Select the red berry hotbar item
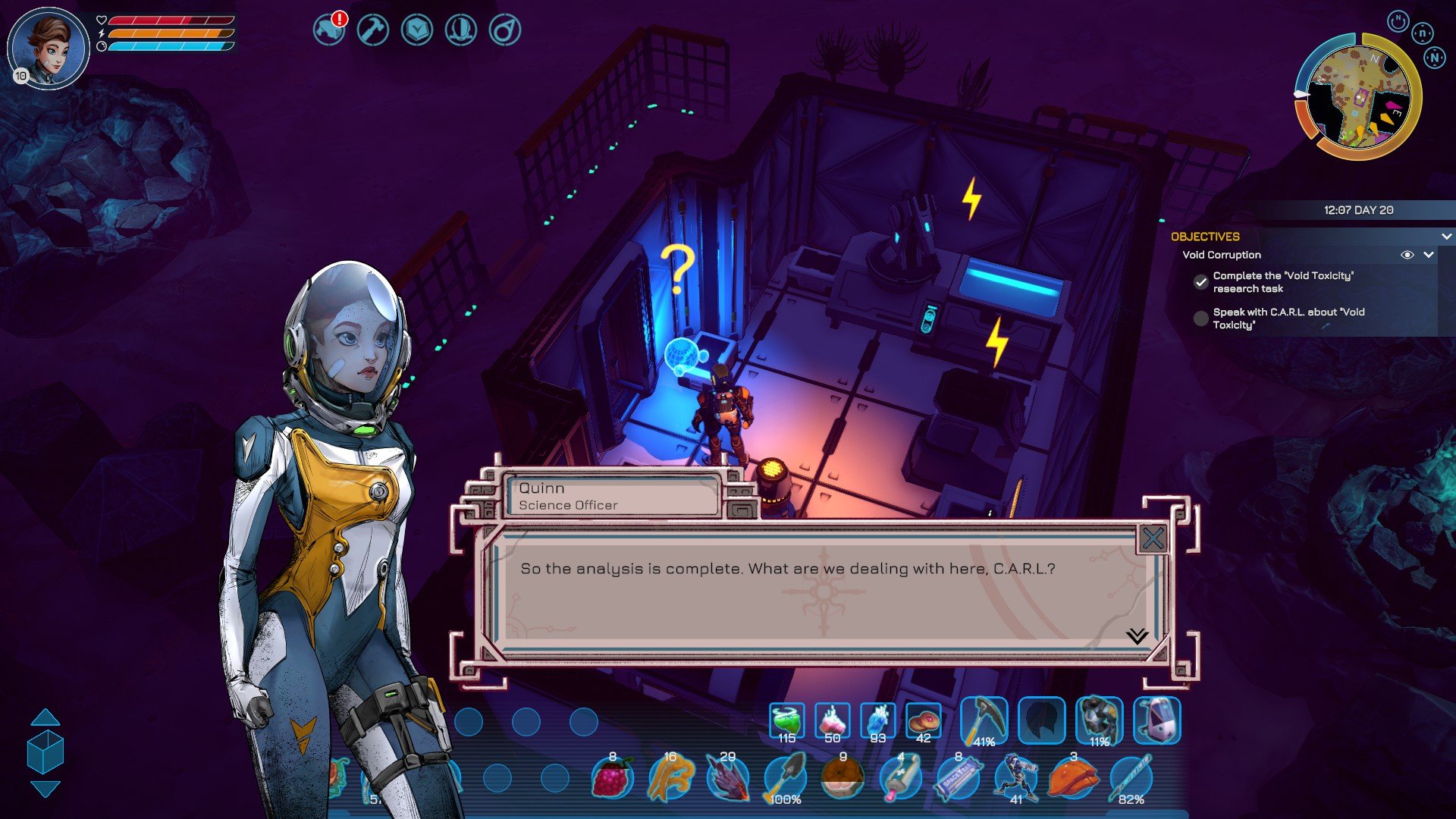 click(x=613, y=778)
